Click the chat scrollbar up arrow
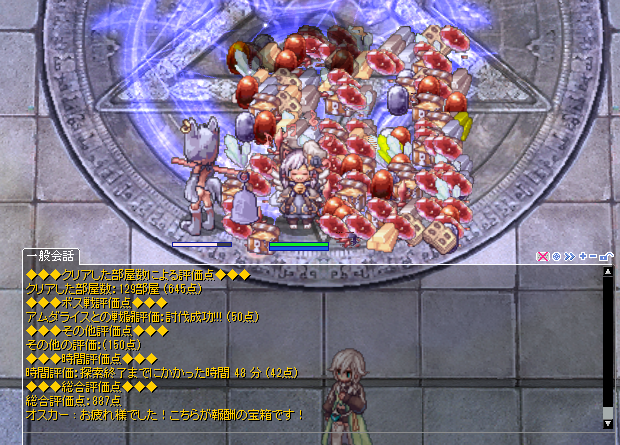 coord(607,272)
